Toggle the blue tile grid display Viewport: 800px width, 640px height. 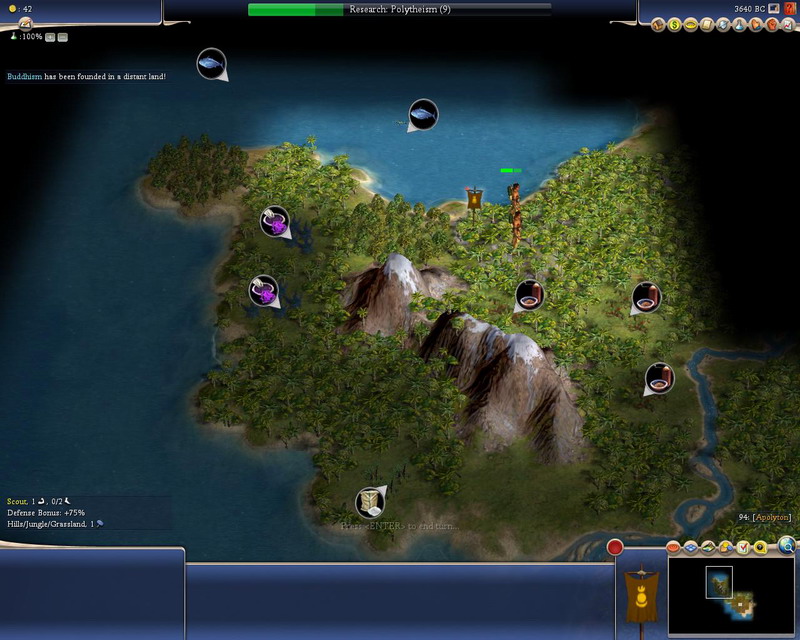coord(691,548)
